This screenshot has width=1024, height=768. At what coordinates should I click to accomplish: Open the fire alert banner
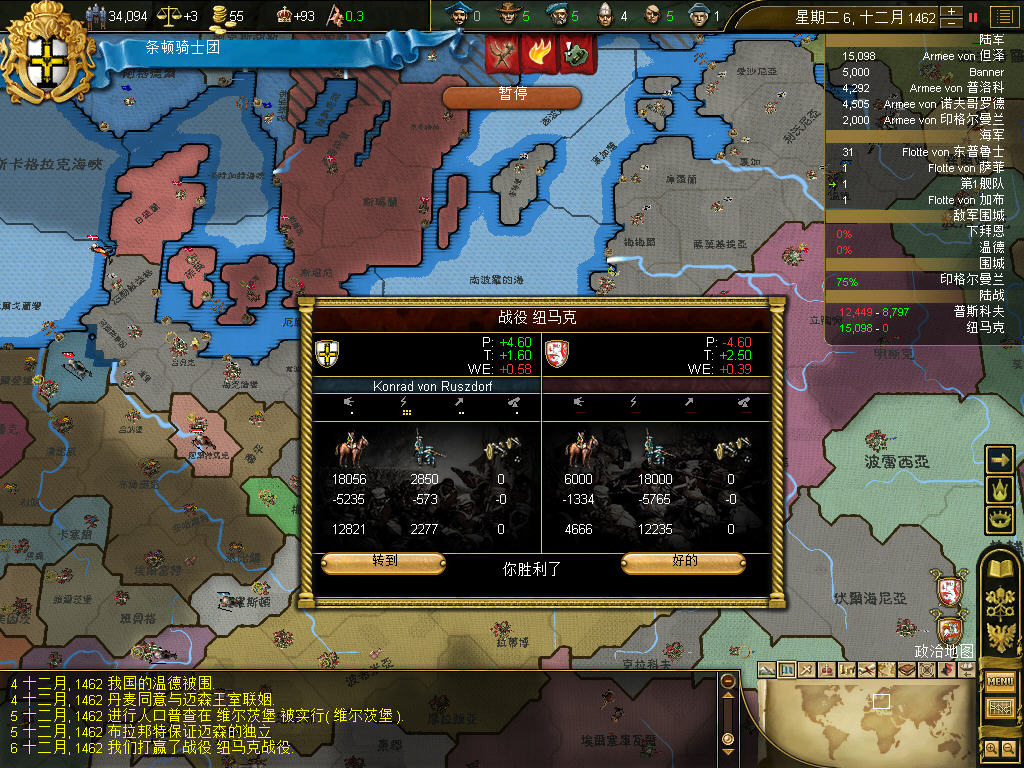coord(538,54)
